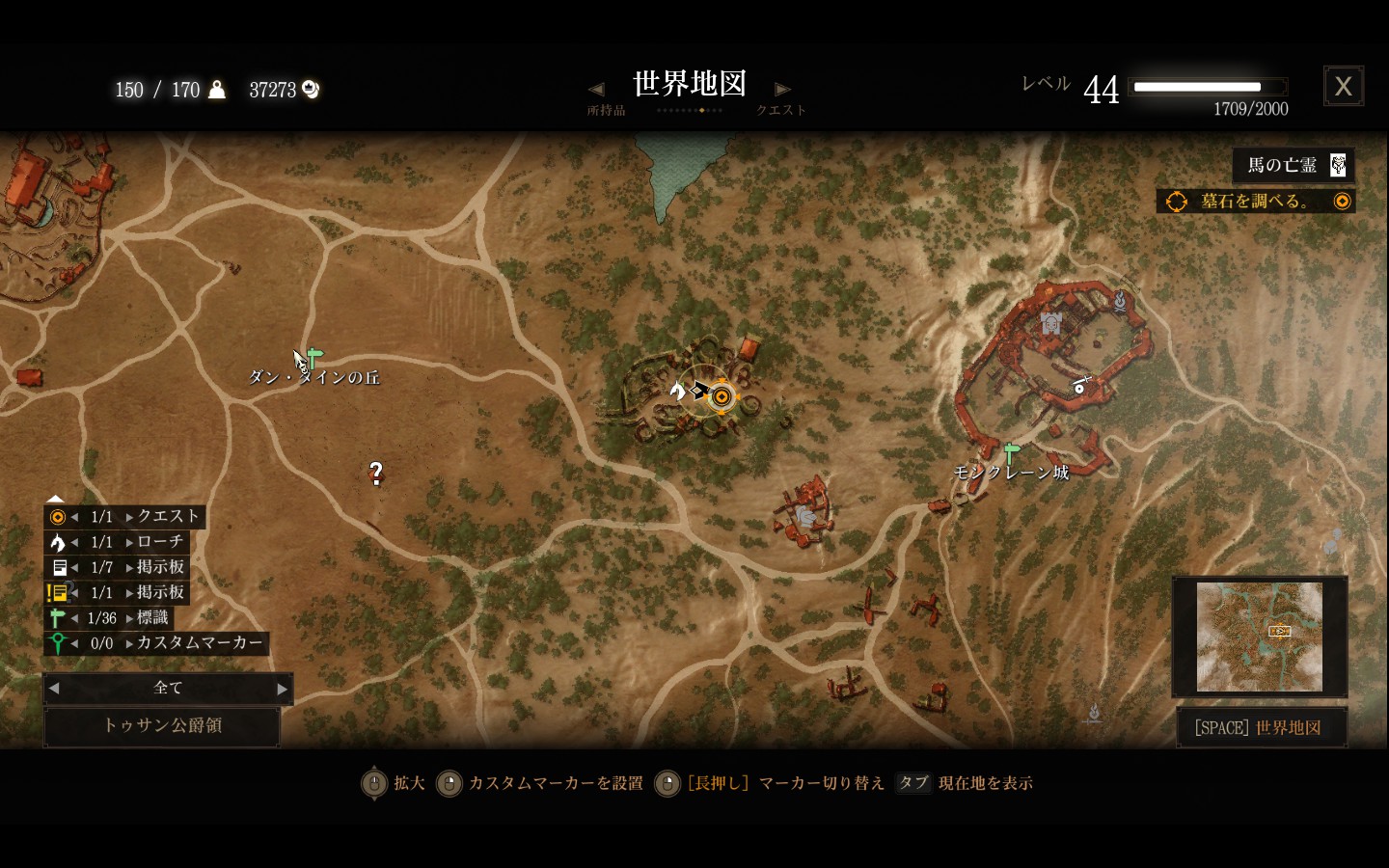The image size is (1389, 868).
Task: Select the undiscovered question mark location
Action: pyautogui.click(x=376, y=472)
